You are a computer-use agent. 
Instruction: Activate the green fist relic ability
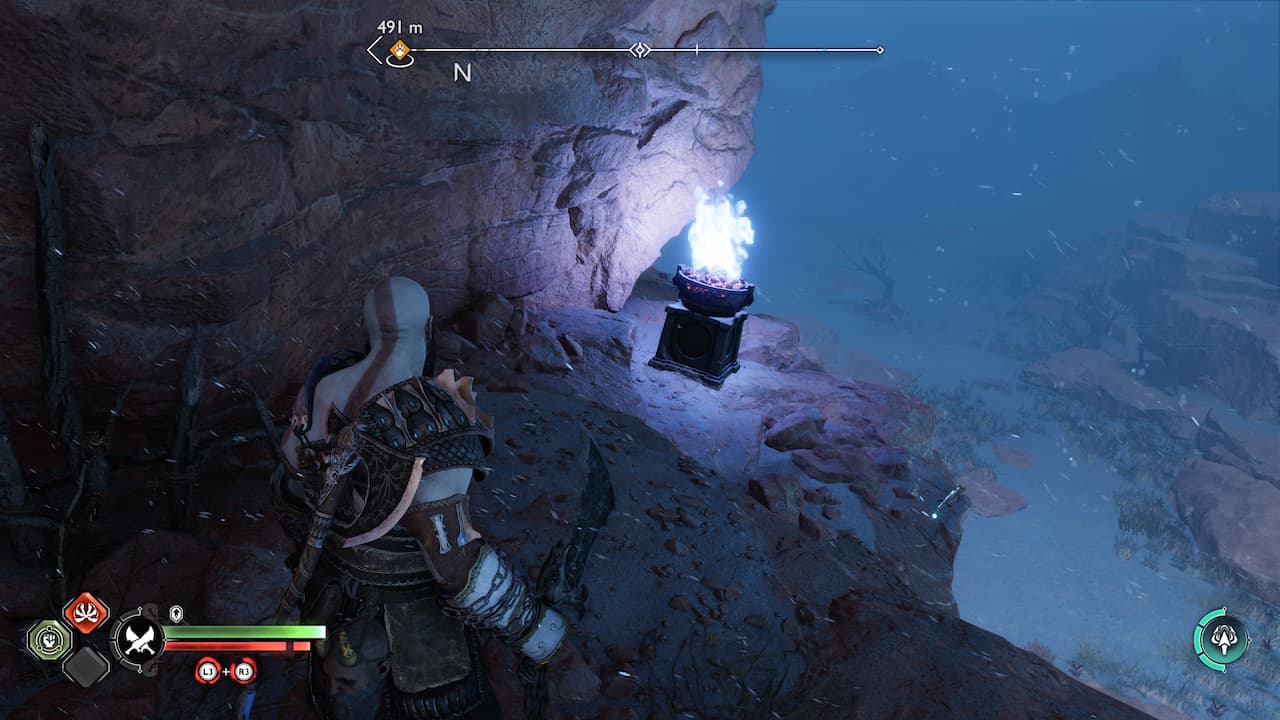48,640
